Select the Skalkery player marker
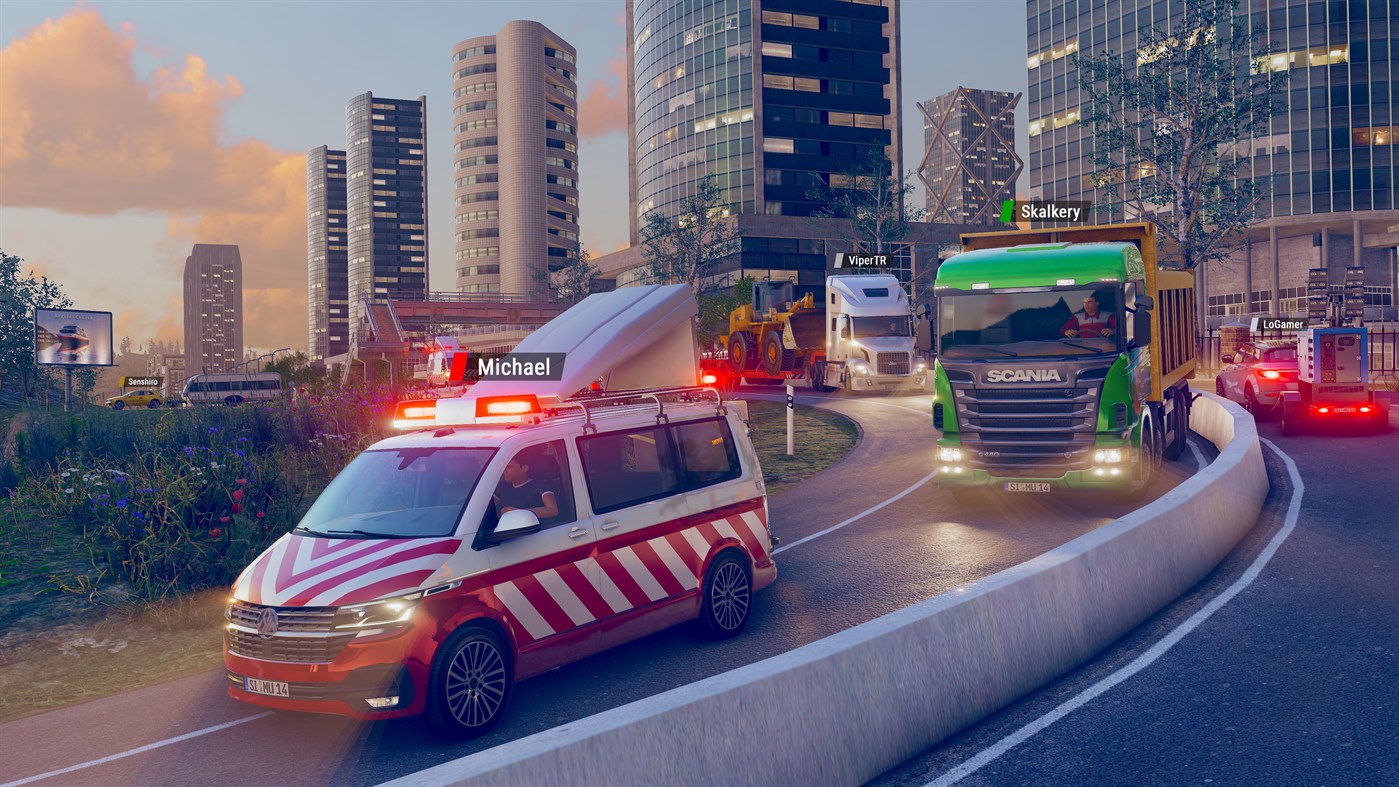The image size is (1399, 787). 1052,210
